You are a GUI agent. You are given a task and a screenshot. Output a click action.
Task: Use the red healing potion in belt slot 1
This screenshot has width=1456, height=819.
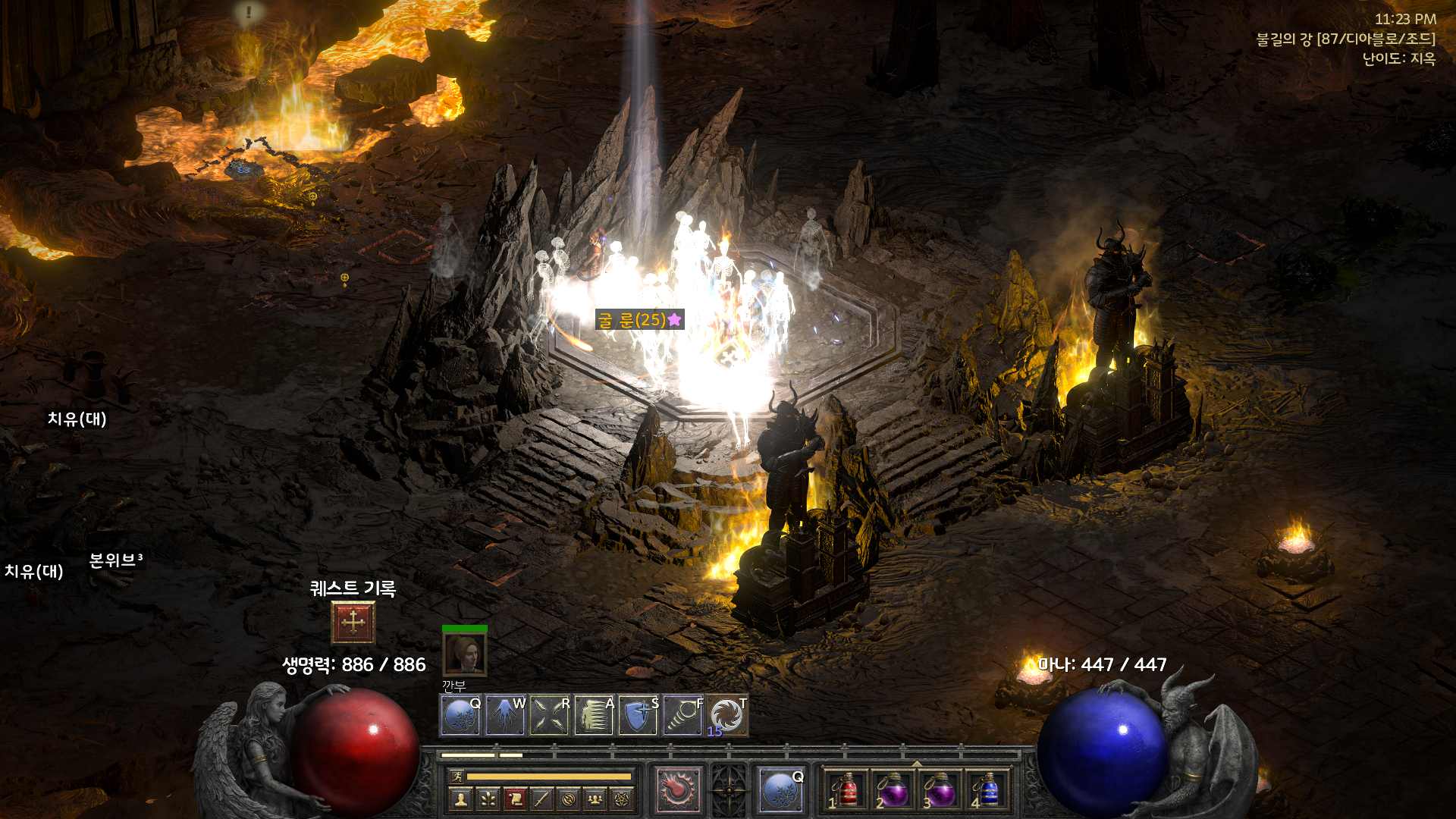pos(846,791)
